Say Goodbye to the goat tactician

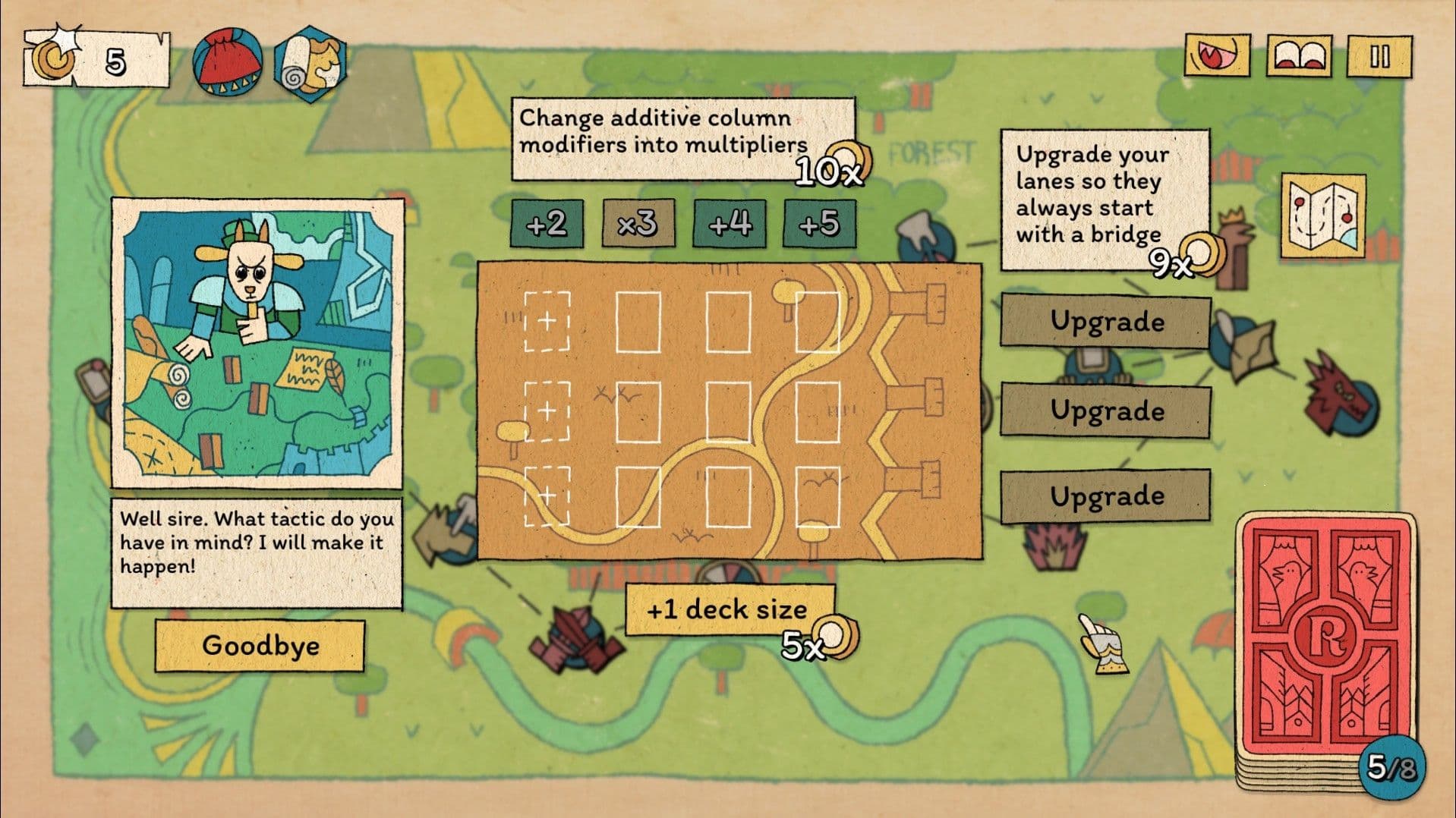pos(260,646)
